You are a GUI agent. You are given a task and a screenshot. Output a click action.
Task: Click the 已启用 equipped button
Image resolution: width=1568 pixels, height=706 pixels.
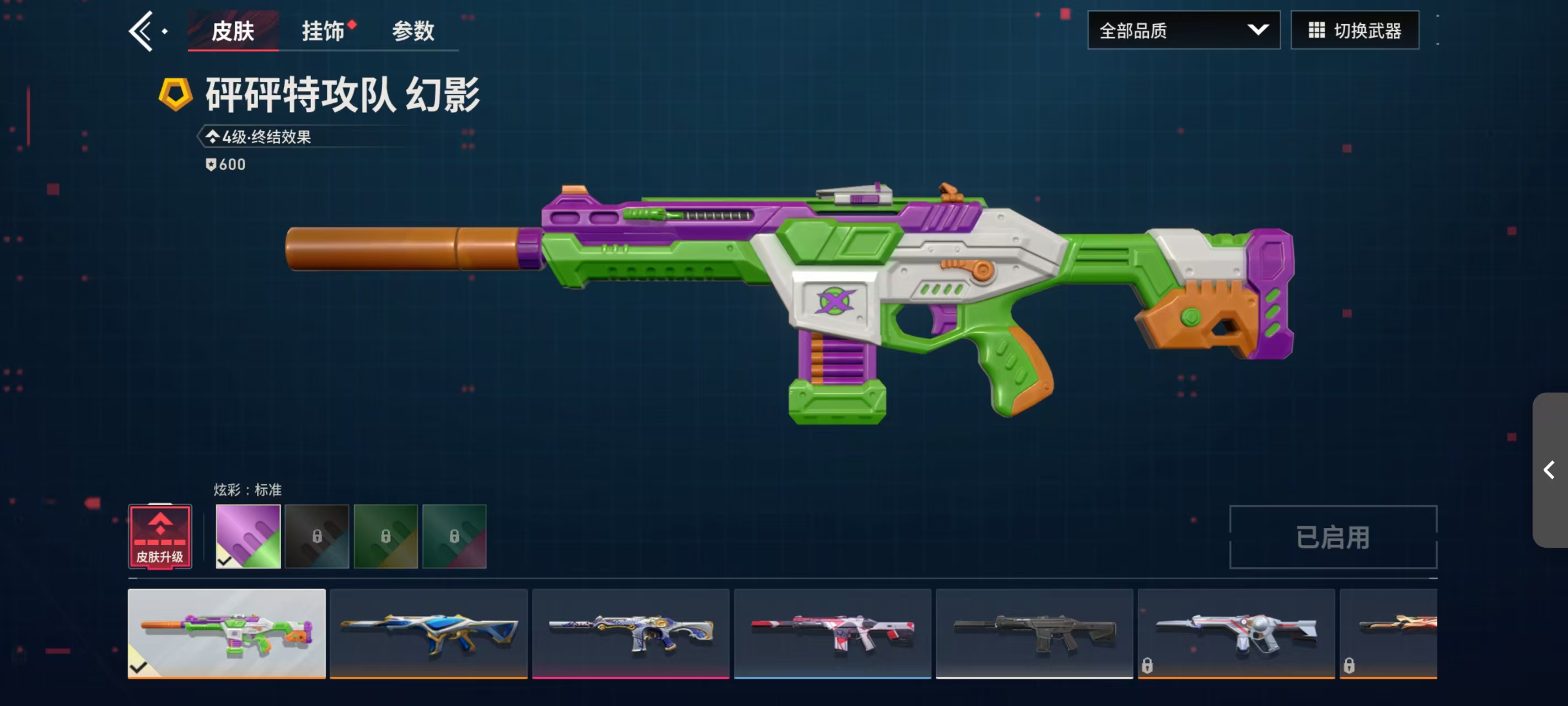(1333, 537)
